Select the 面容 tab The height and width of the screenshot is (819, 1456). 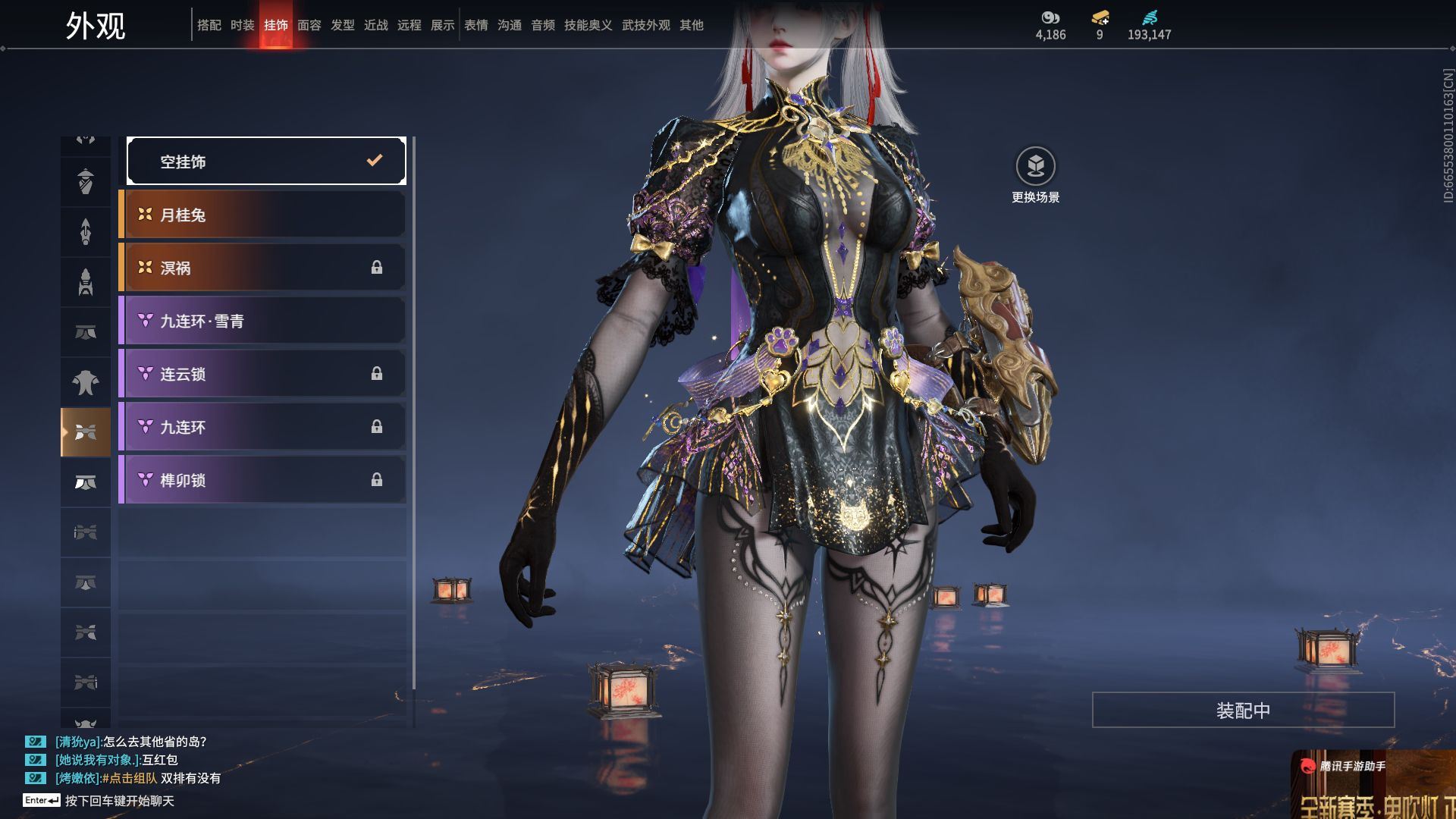pyautogui.click(x=309, y=25)
